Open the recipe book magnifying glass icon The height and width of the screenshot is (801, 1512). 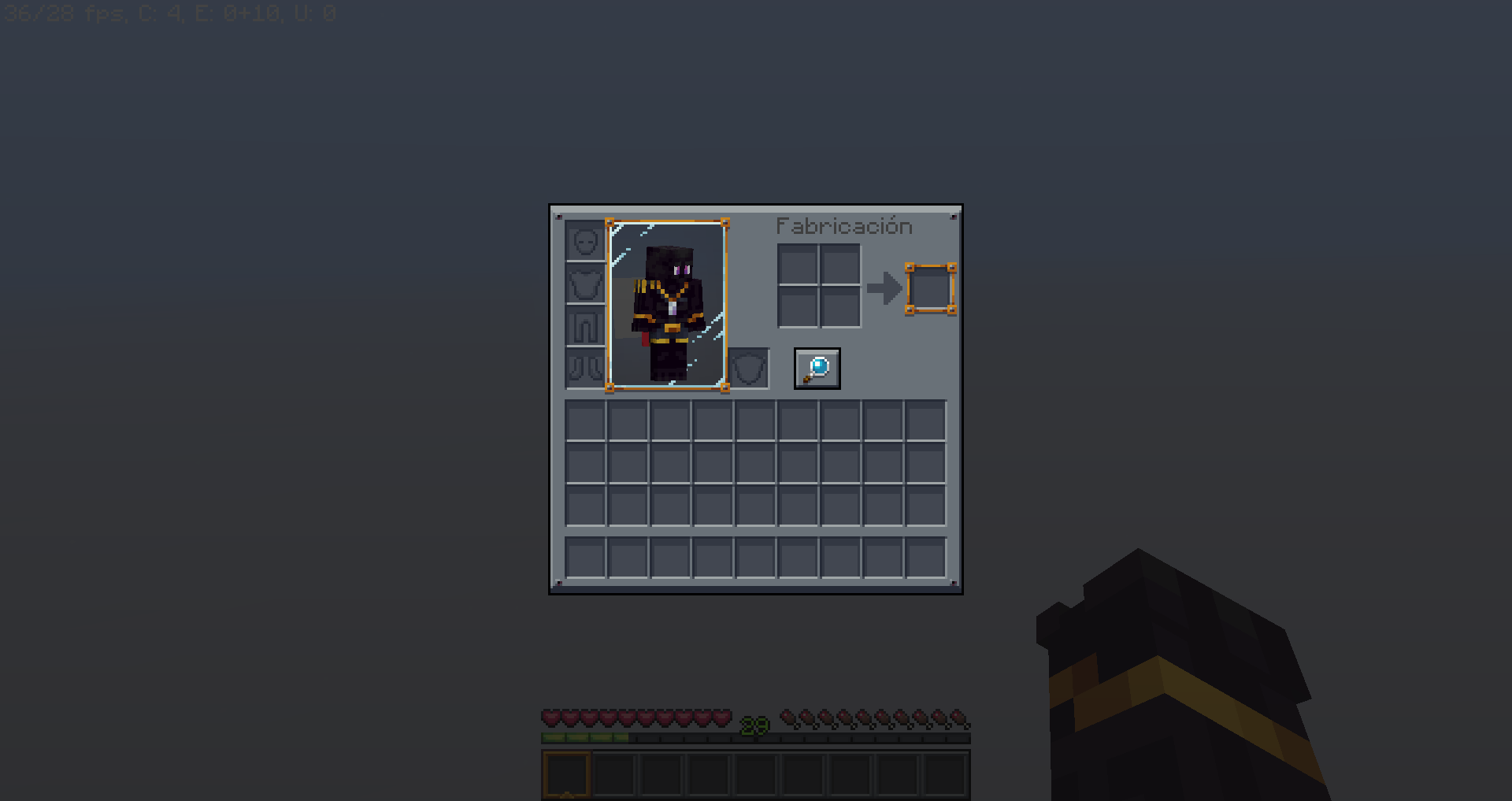coord(817,368)
